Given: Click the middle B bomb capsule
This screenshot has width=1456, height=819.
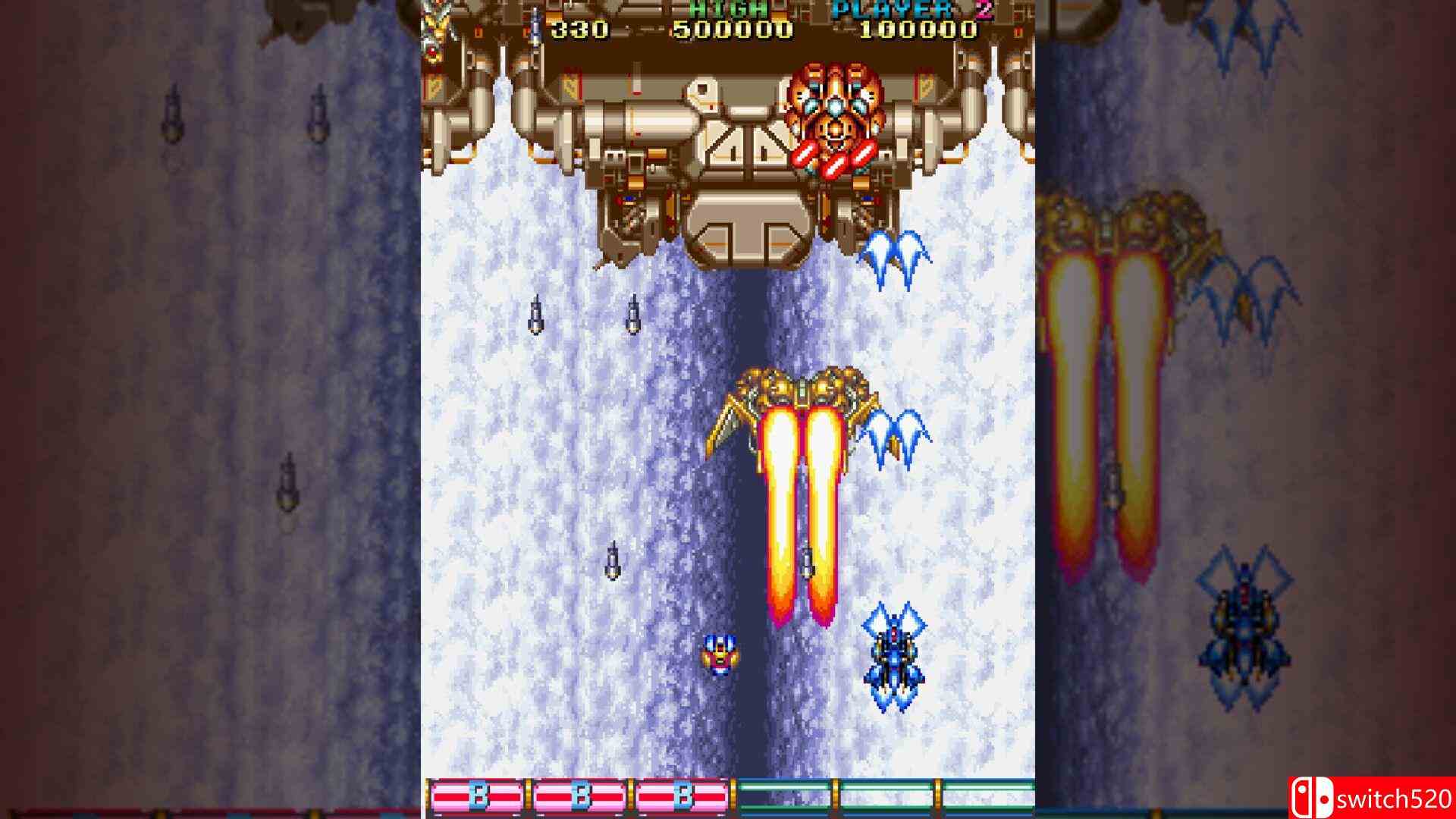Looking at the screenshot, I should pos(579,794).
